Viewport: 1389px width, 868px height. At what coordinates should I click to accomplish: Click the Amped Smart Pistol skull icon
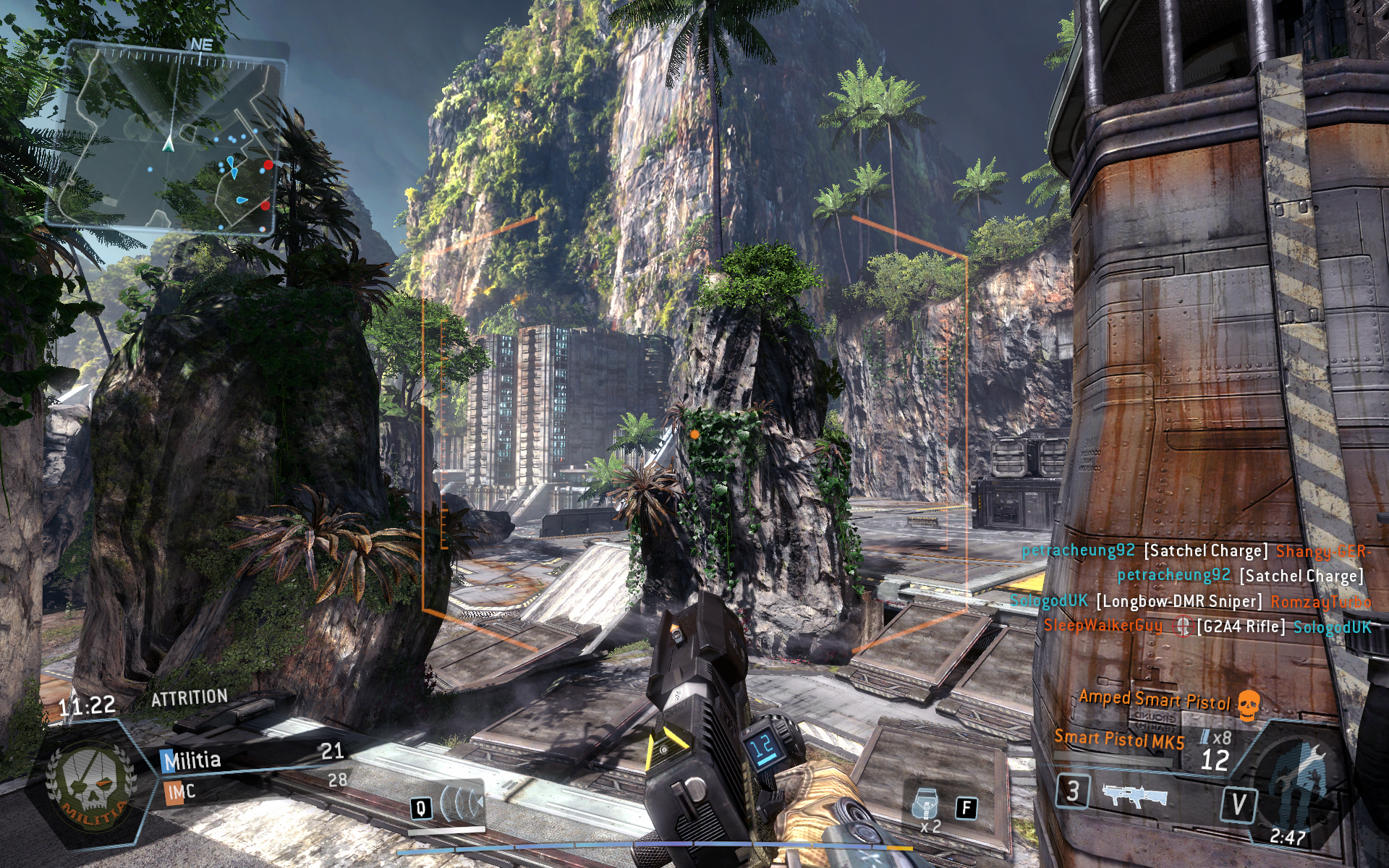point(1249,704)
